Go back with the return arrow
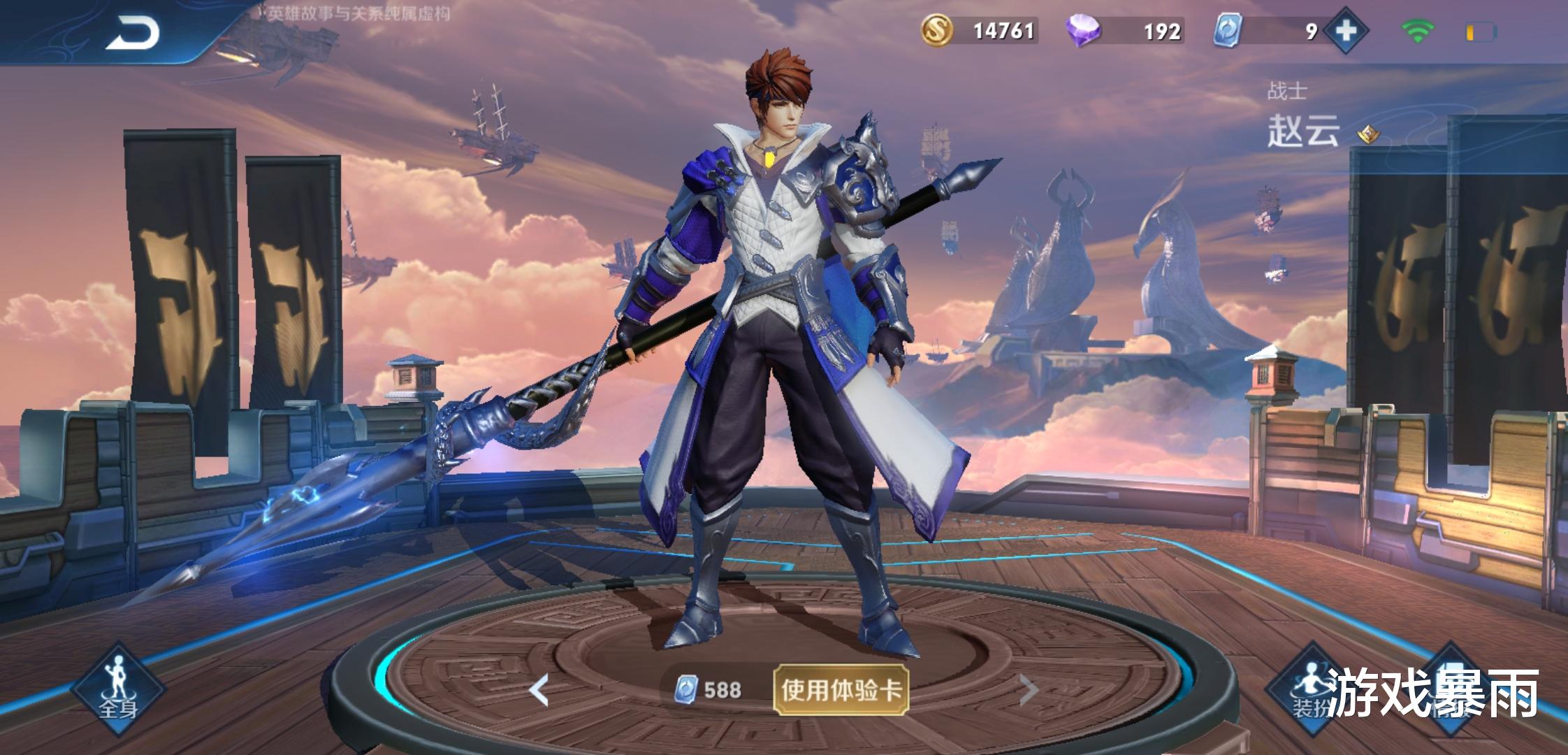 click(133, 32)
